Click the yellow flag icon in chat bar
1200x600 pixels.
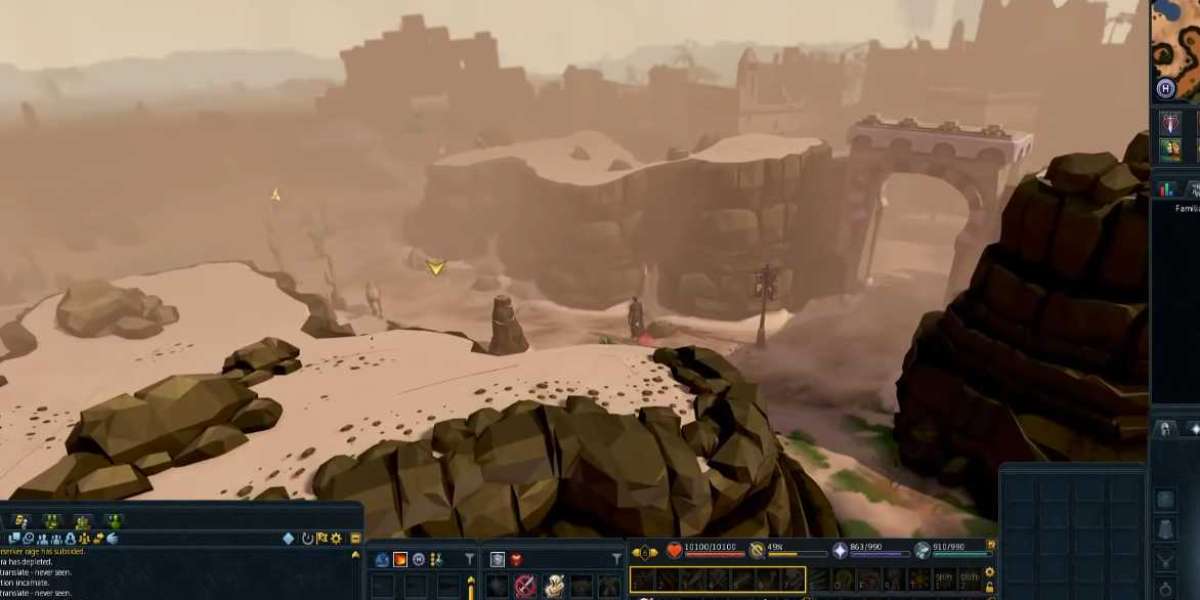[322, 538]
